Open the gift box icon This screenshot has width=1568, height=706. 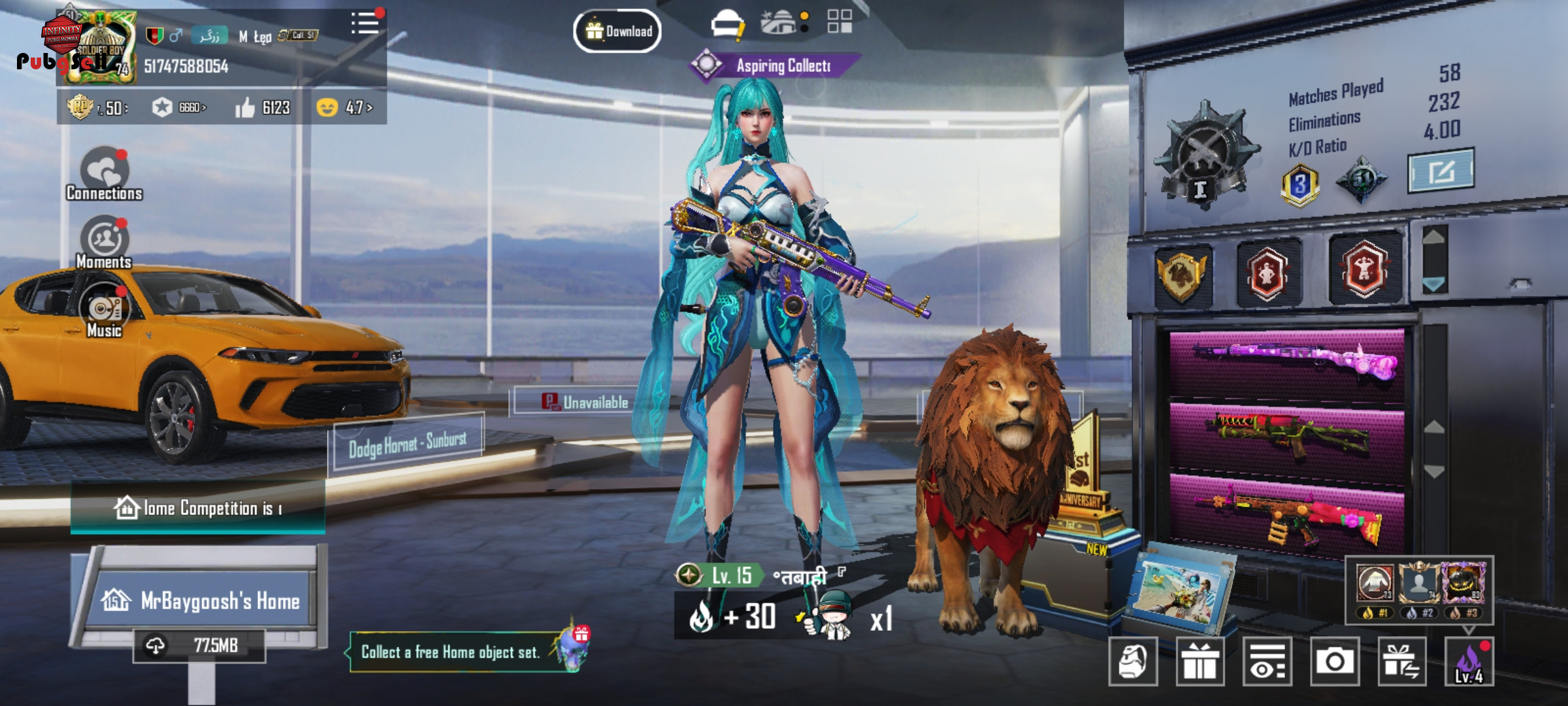point(1200,662)
